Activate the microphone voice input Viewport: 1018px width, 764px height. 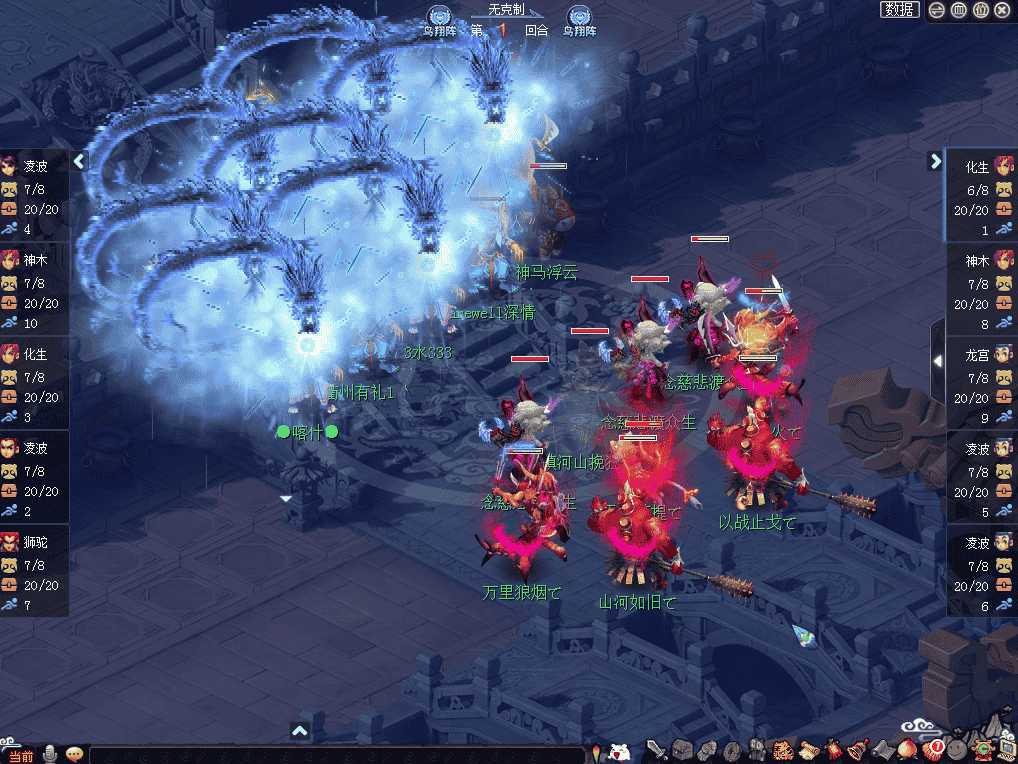(50, 754)
